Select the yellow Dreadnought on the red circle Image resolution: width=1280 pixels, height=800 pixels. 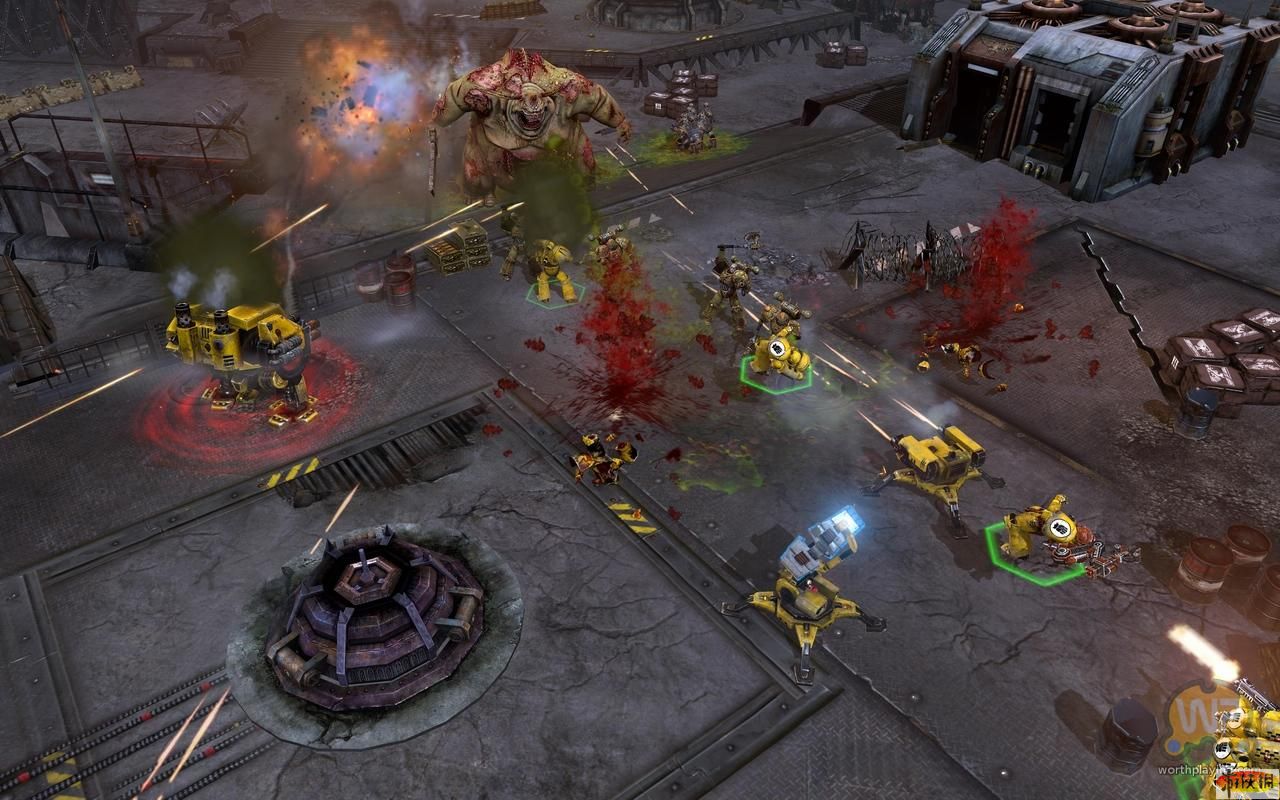tap(240, 355)
